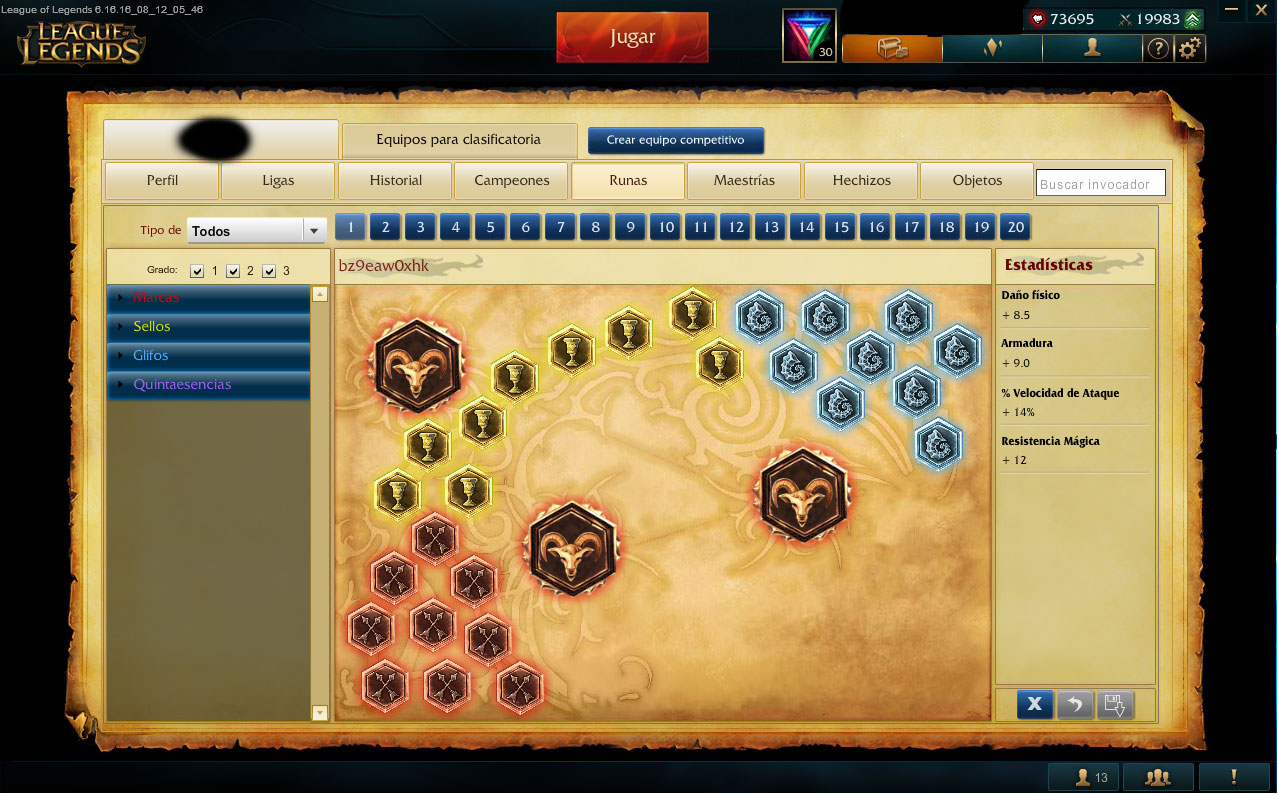Select rune page number 5
This screenshot has height=795, width=1279.
[x=490, y=227]
